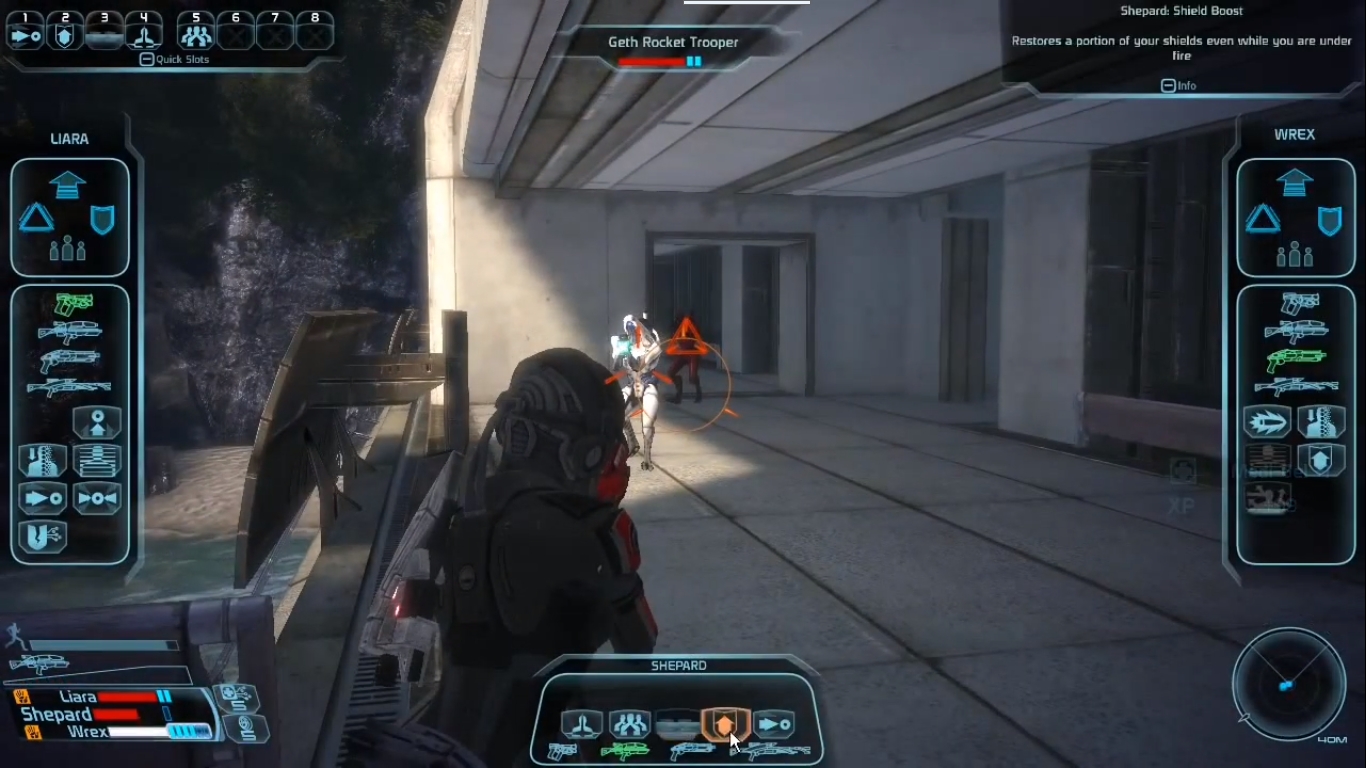Tell Liara to rally with squad icon
This screenshot has width=1366, height=768.
click(68, 248)
